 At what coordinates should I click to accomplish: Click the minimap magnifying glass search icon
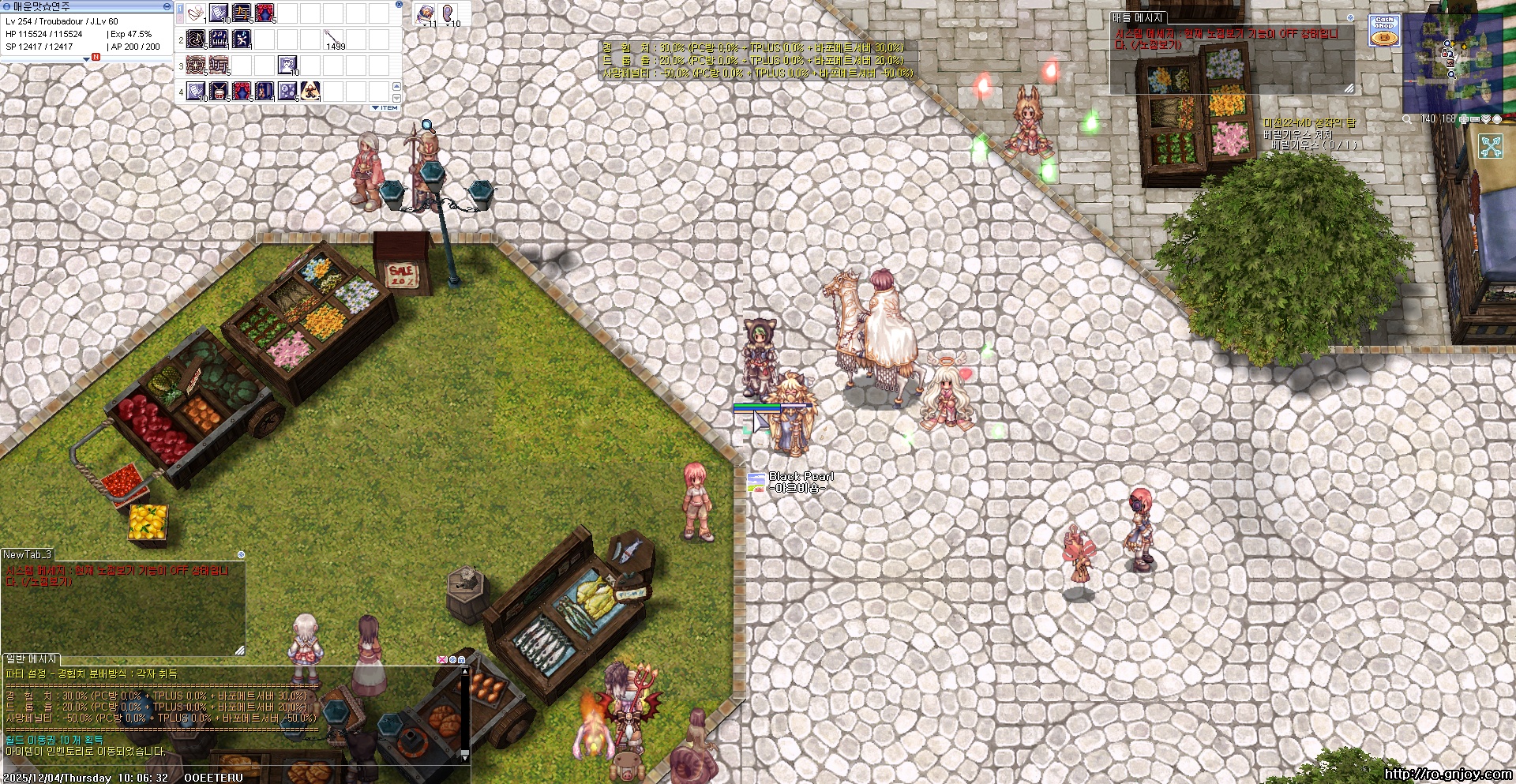pos(1407,119)
